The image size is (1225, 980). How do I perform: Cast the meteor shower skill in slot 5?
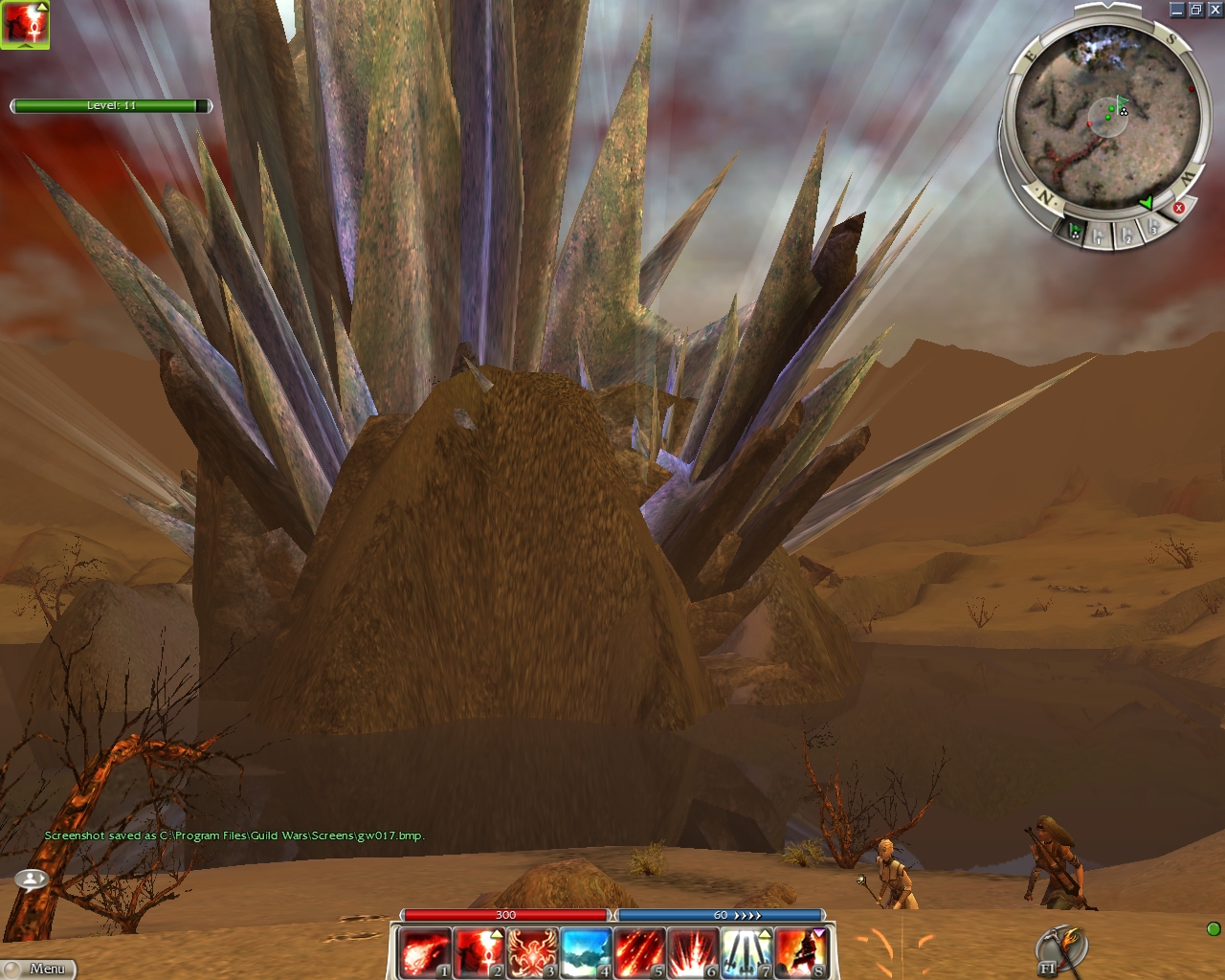pos(639,953)
